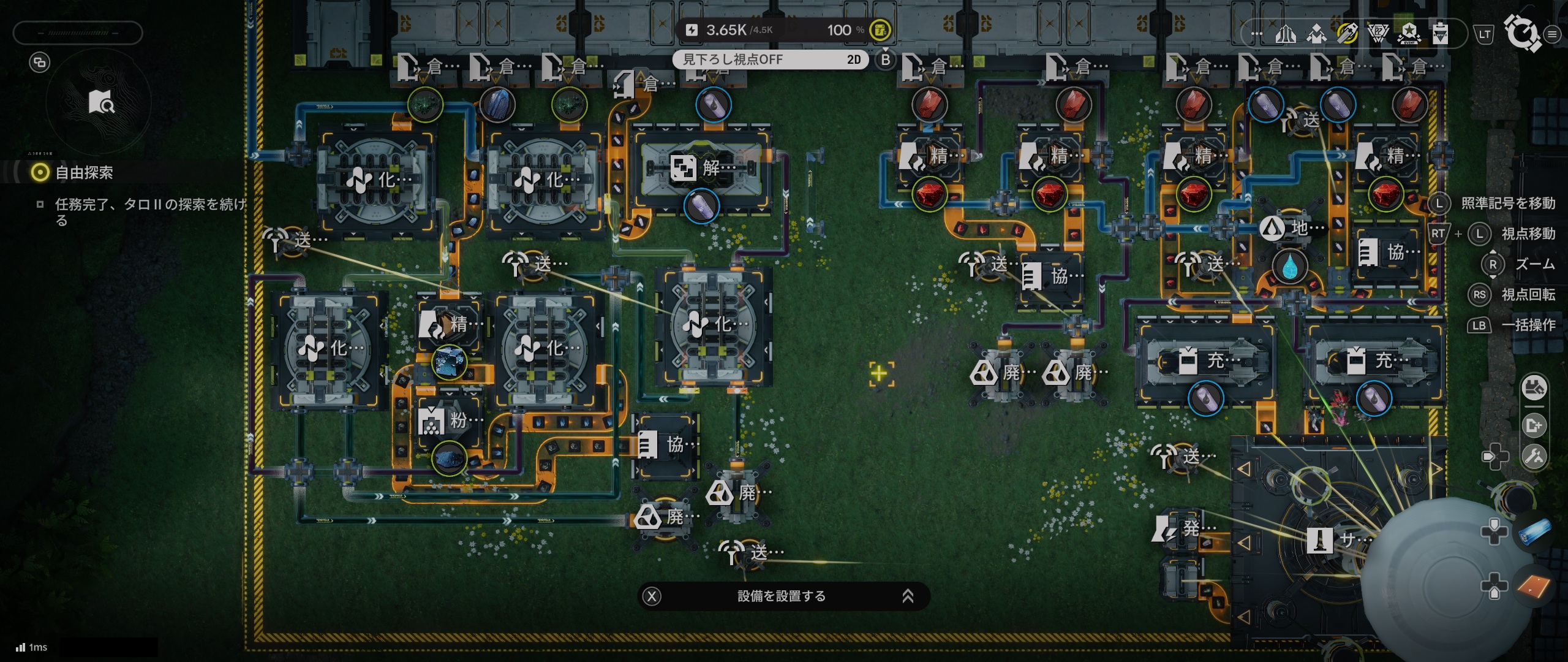The width and height of the screenshot is (1568, 662).
Task: Select the blue battery item slot
Action: (x=1536, y=531)
